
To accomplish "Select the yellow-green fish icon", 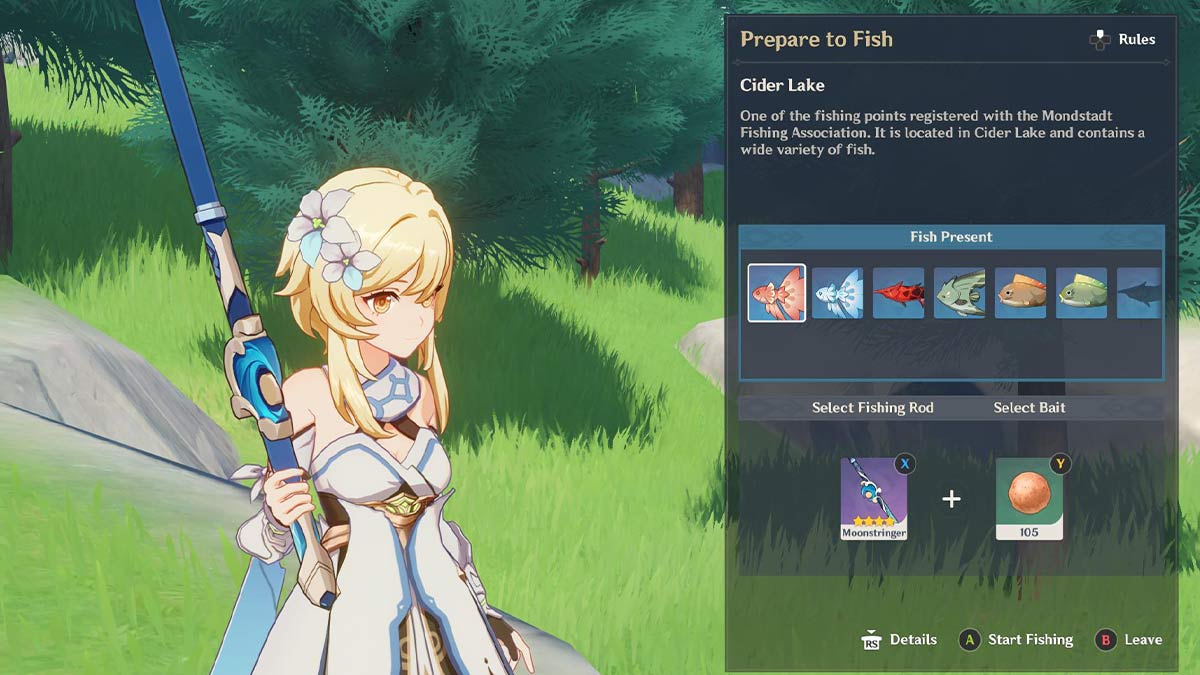I will 1081,293.
